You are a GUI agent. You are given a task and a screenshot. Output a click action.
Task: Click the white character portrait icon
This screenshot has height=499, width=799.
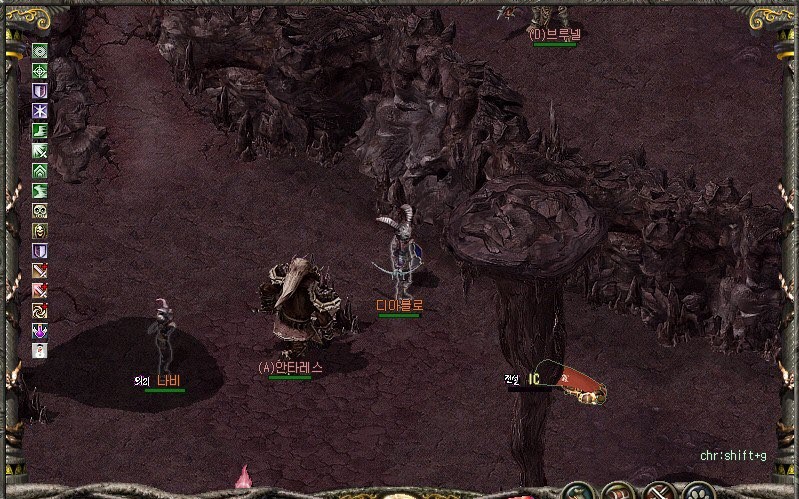point(40,351)
